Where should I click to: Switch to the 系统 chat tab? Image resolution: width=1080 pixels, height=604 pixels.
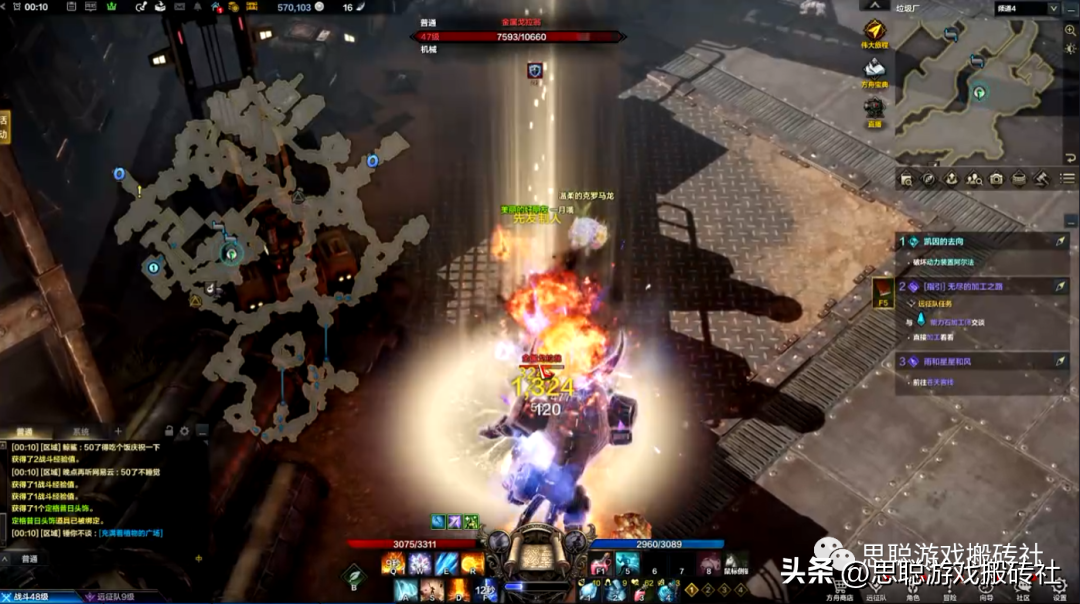pyautogui.click(x=81, y=431)
